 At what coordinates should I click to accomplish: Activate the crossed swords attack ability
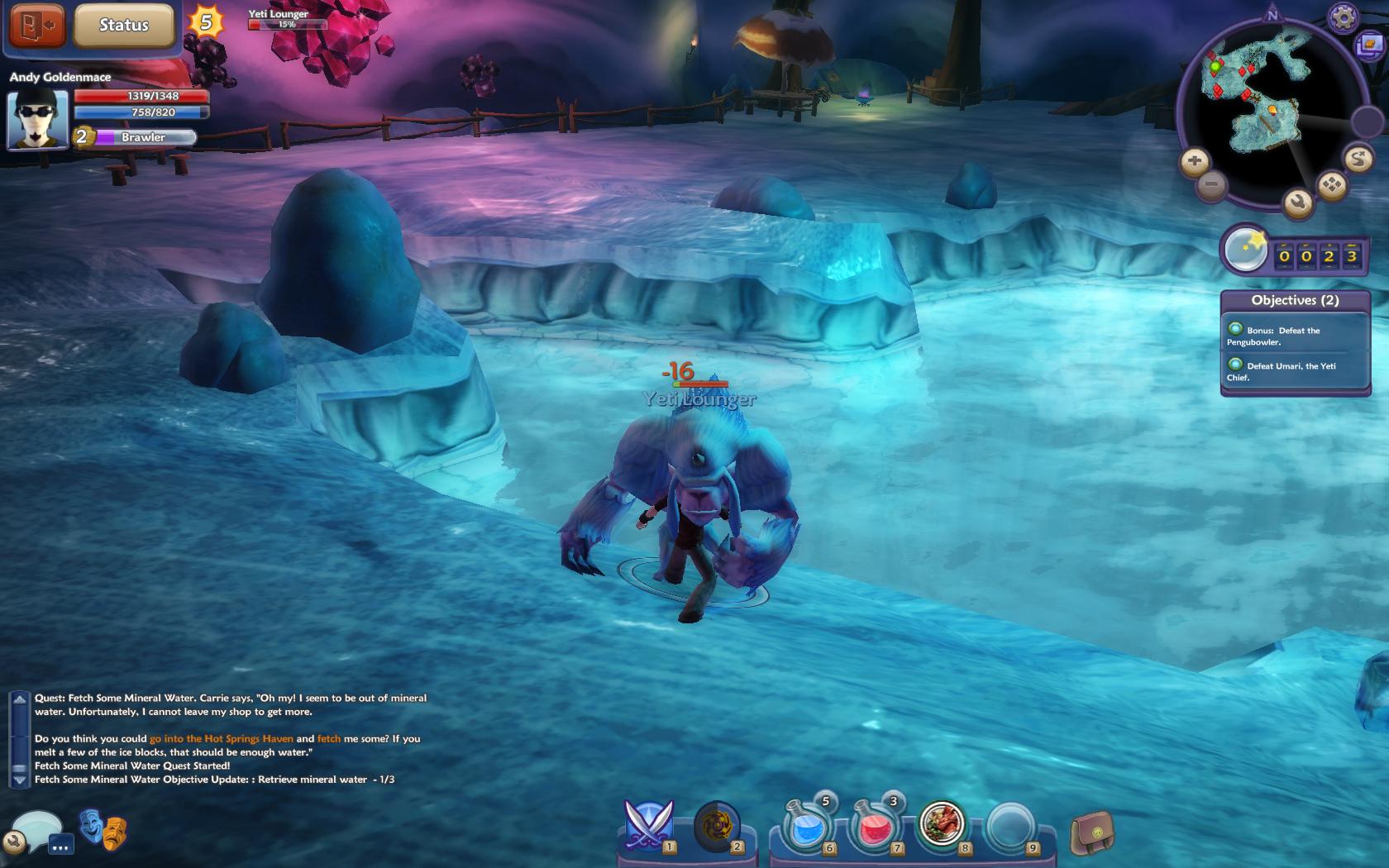[x=648, y=826]
